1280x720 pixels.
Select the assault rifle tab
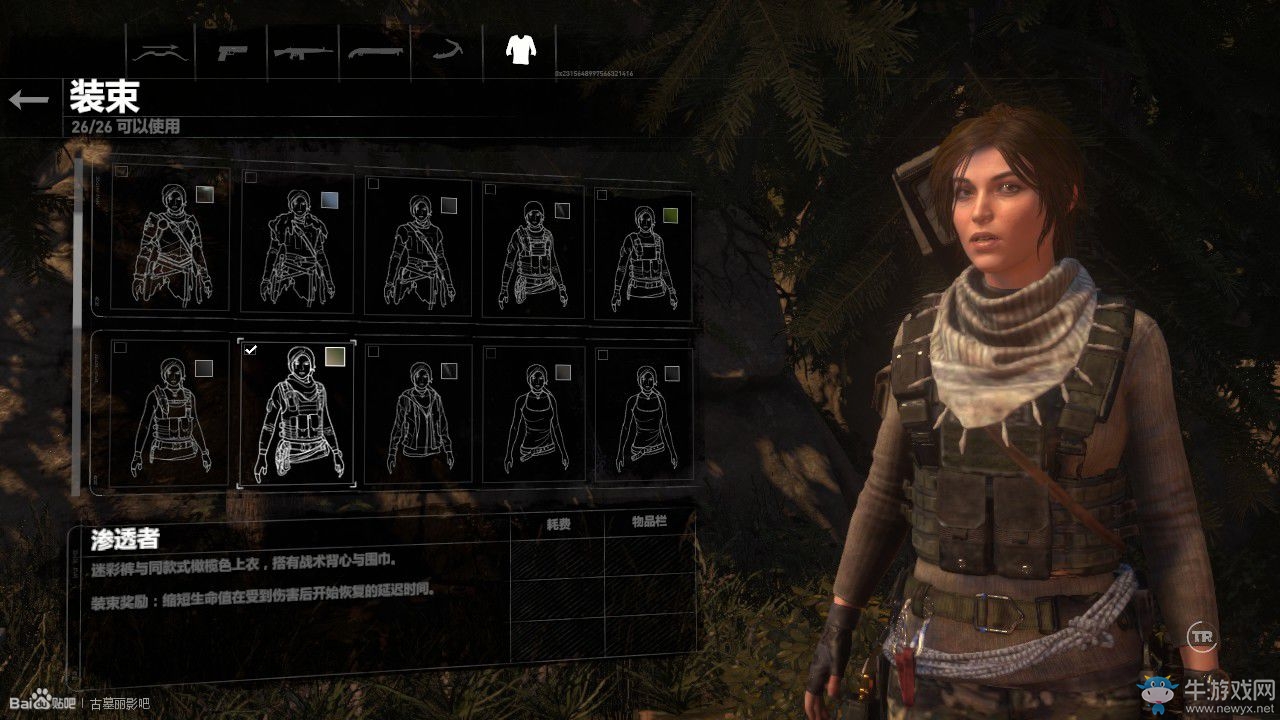(304, 50)
